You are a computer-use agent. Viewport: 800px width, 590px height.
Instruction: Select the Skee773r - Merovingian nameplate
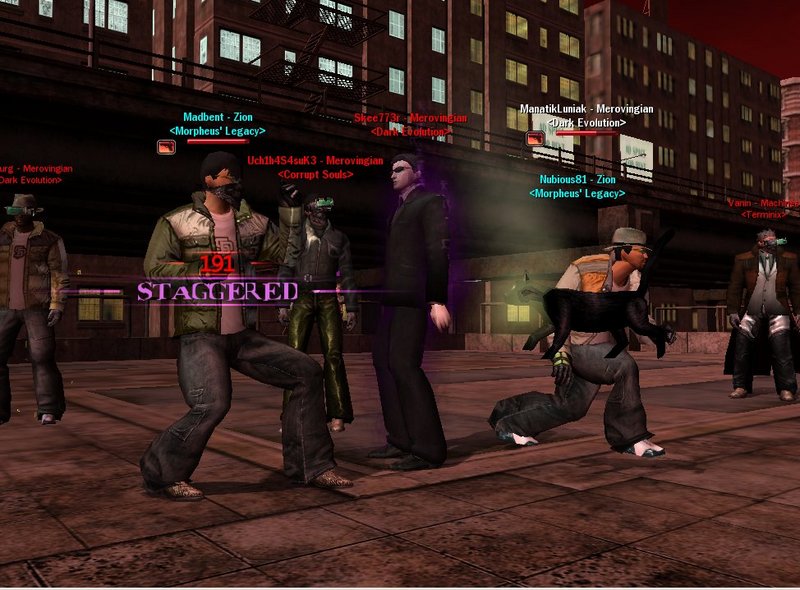click(x=410, y=118)
